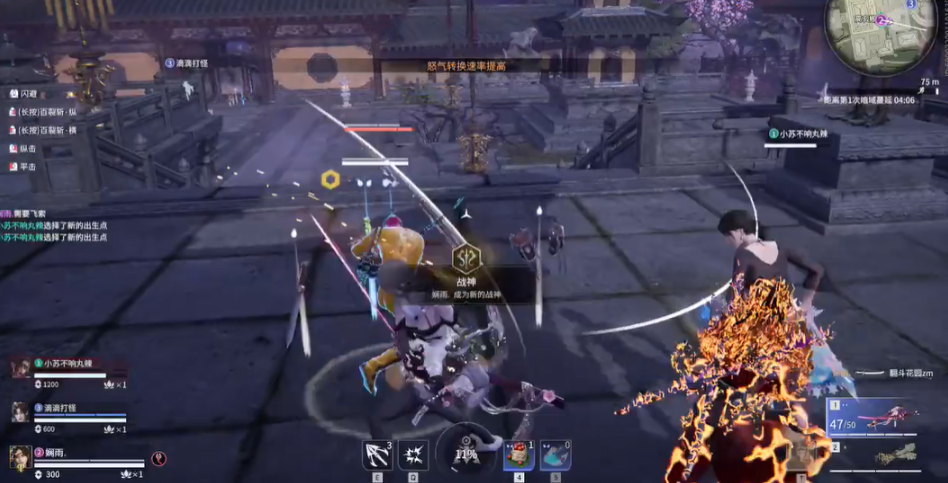Trigger the burst skill icon
The image size is (948, 483).
point(413,455)
